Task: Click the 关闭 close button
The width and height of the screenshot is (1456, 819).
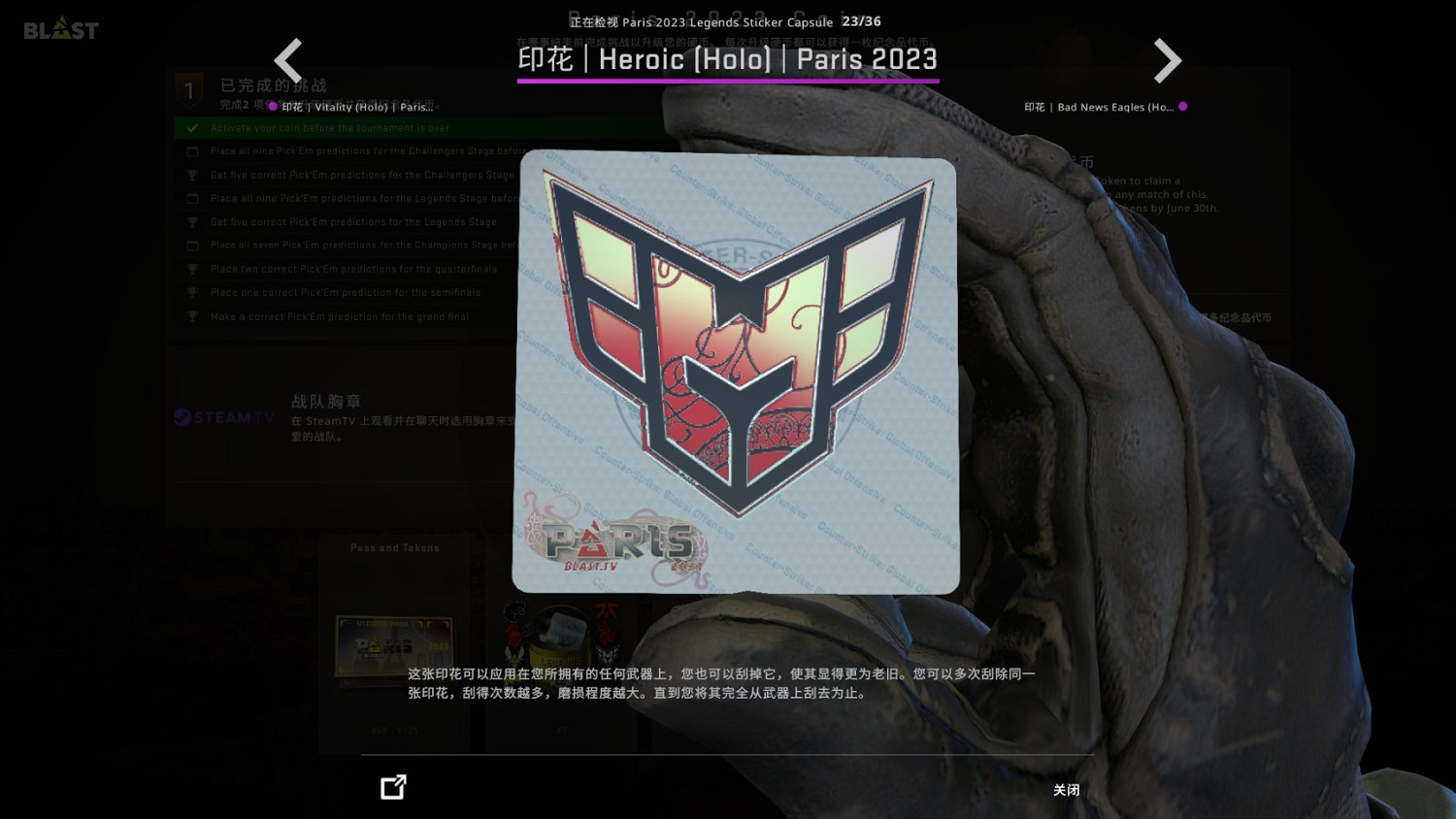Action: coord(1067,790)
